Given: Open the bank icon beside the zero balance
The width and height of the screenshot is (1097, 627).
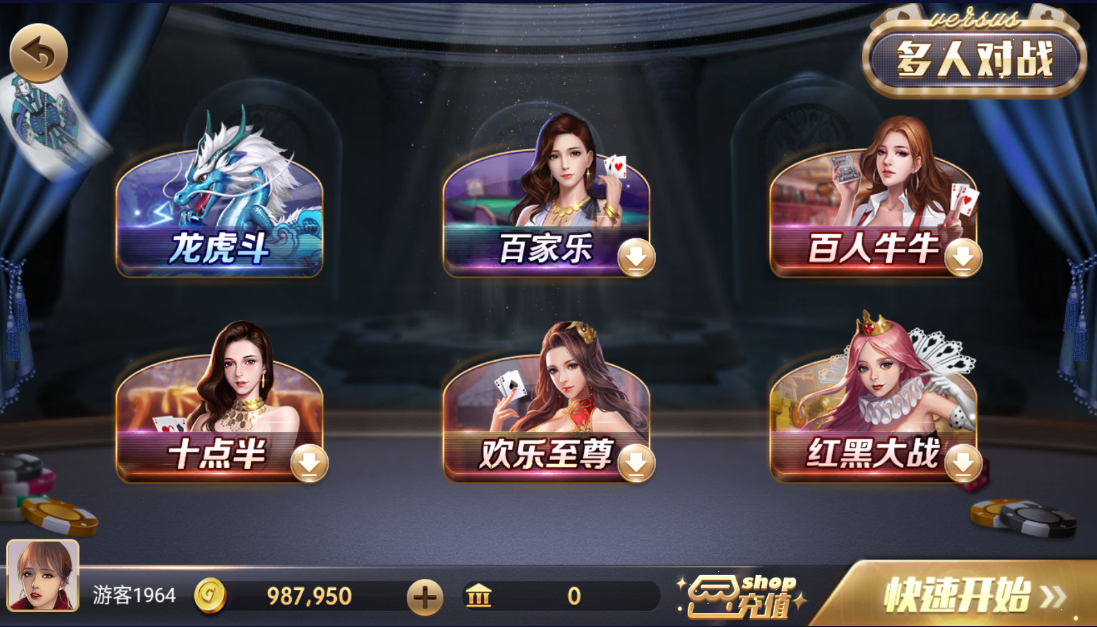Looking at the screenshot, I should 479,597.
